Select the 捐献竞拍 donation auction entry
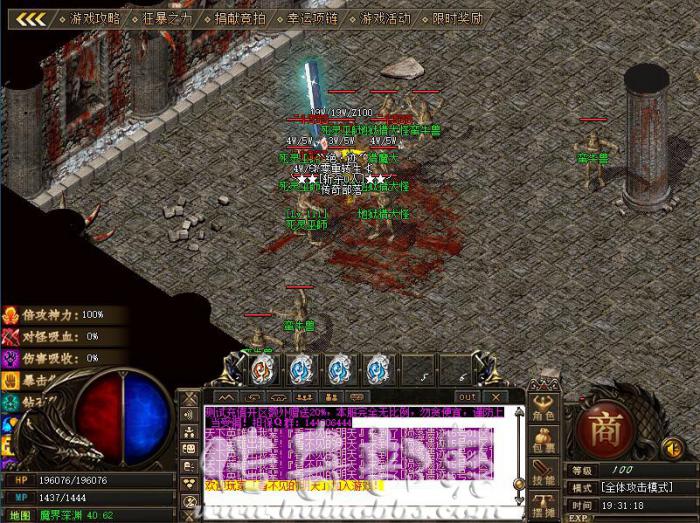The image size is (700, 523). point(240,19)
